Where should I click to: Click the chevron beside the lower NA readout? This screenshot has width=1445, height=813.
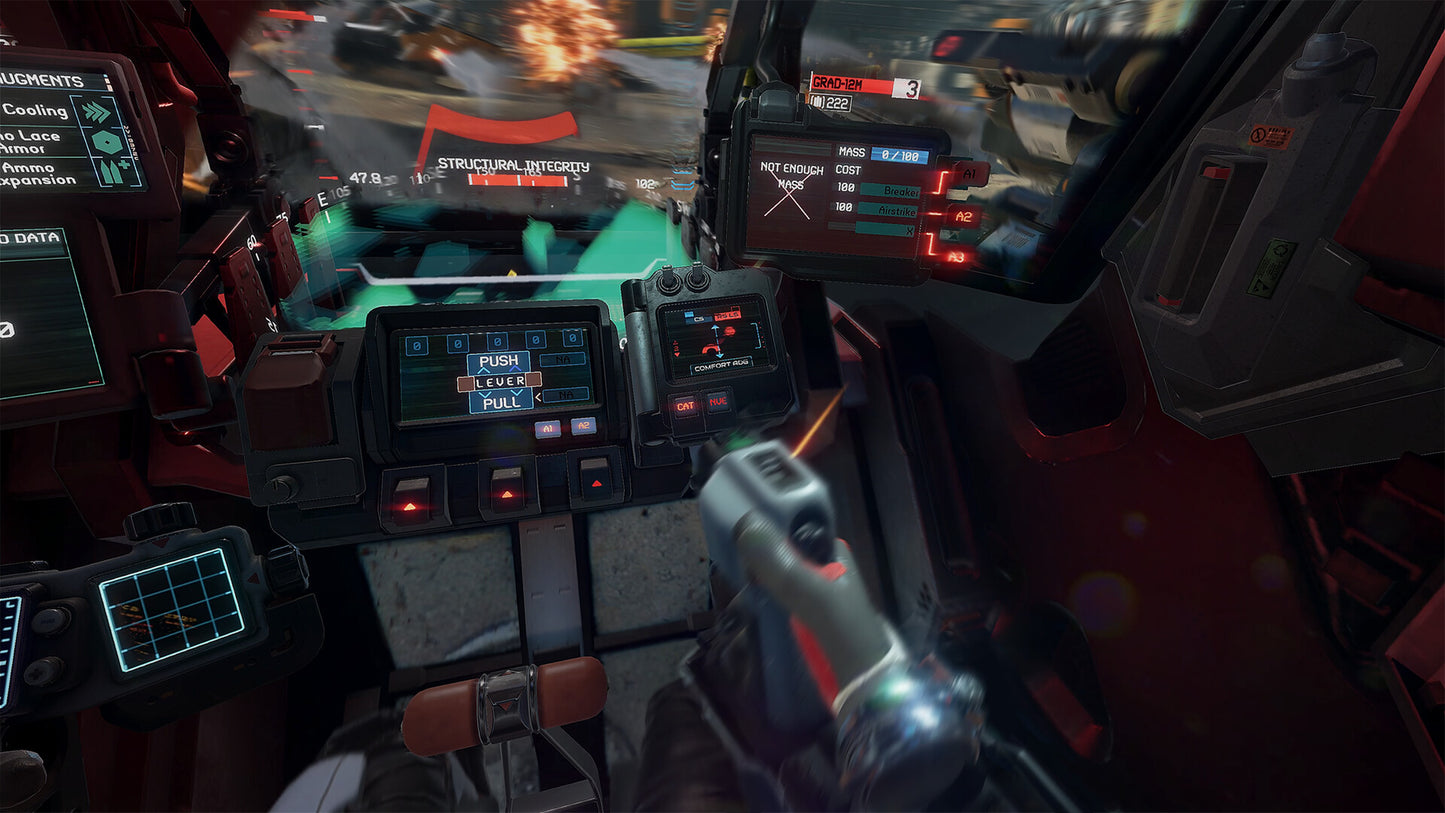pos(539,397)
